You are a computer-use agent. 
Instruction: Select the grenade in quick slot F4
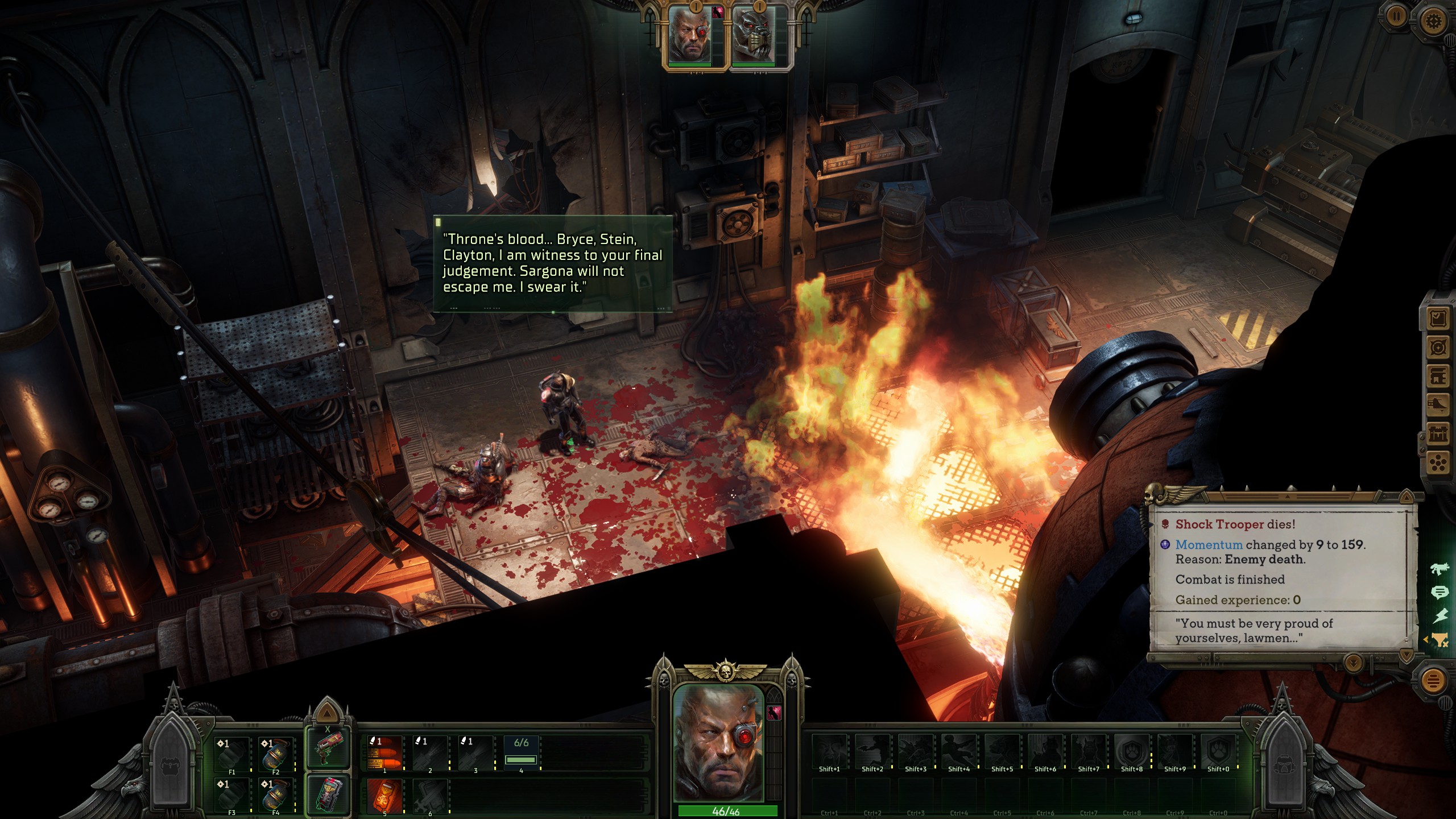click(x=275, y=795)
